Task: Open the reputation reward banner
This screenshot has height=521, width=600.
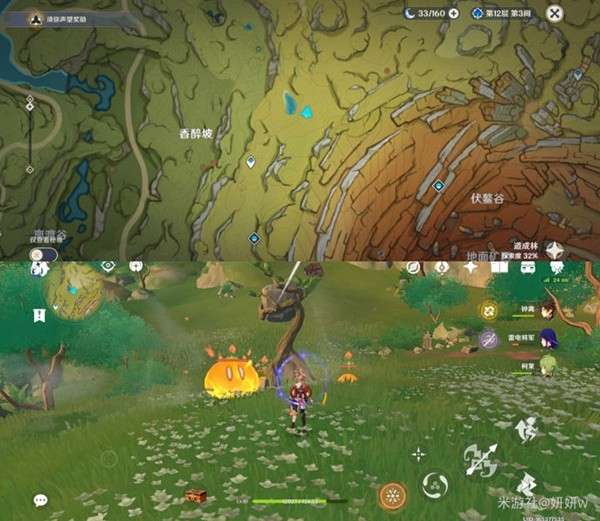Action: coord(58,18)
